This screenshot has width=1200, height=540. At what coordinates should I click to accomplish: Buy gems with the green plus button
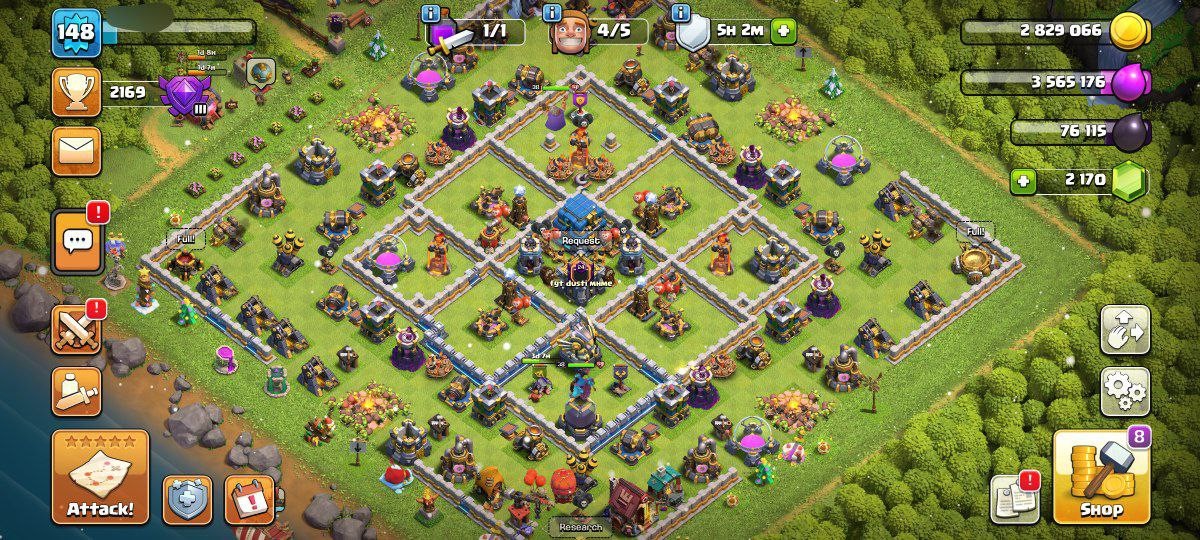click(1023, 182)
